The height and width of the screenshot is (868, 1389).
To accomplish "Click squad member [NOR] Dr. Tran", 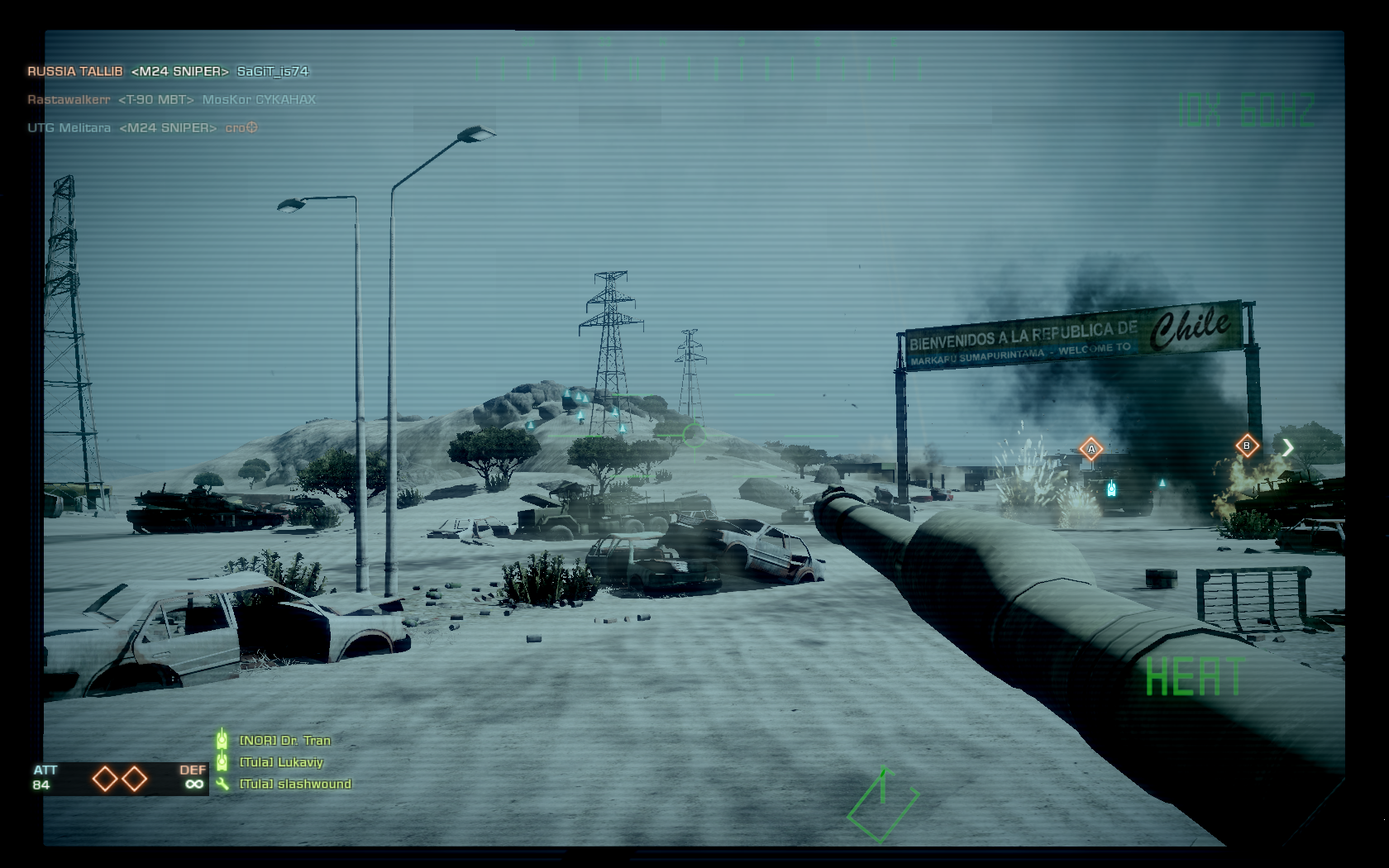I will click(x=284, y=741).
